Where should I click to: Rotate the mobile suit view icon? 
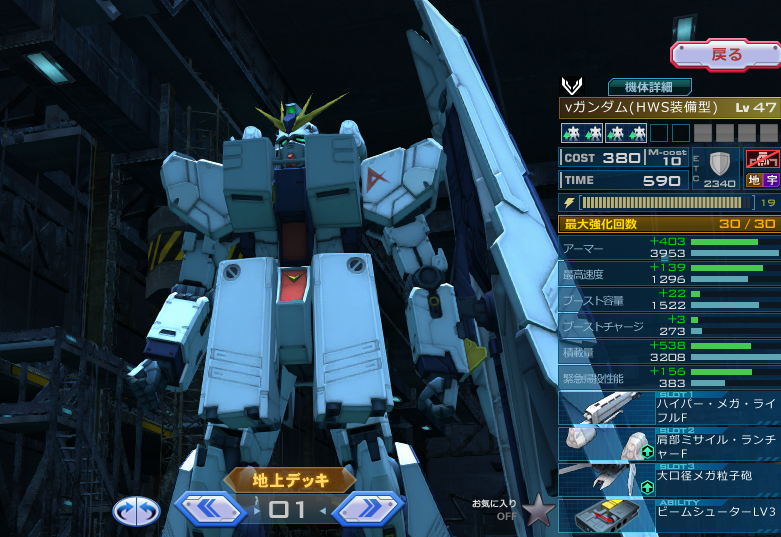[136, 511]
